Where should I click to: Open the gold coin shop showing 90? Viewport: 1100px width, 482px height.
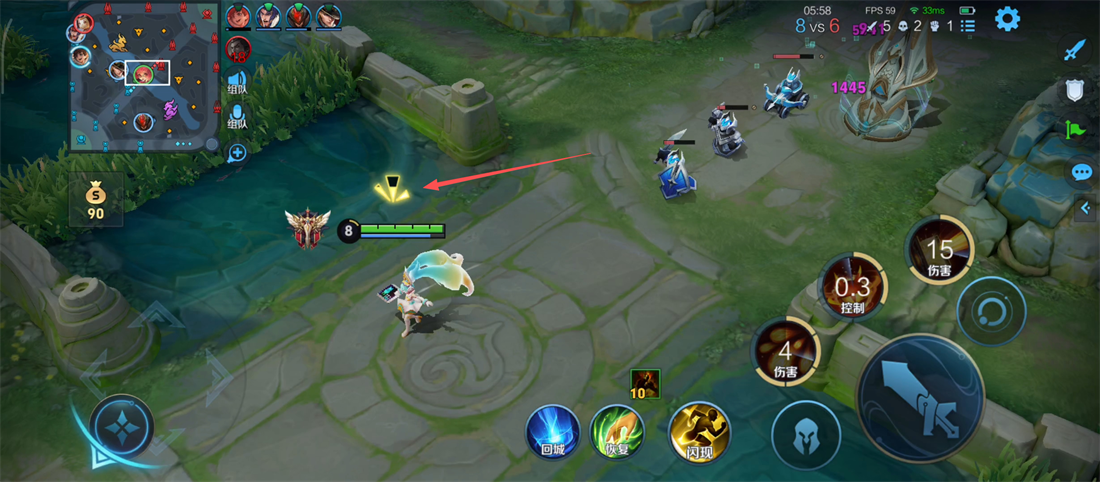[x=96, y=200]
